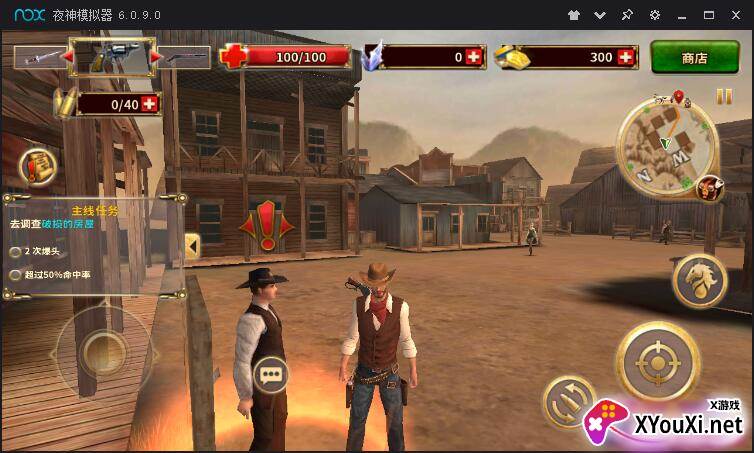
Task: Call your horse with the horse head button
Action: [x=699, y=281]
